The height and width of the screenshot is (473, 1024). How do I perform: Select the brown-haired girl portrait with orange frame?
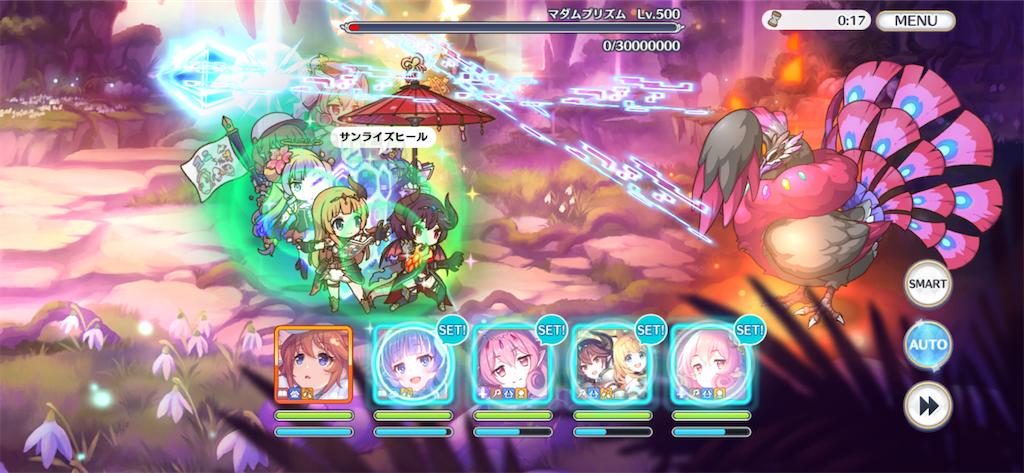[313, 364]
